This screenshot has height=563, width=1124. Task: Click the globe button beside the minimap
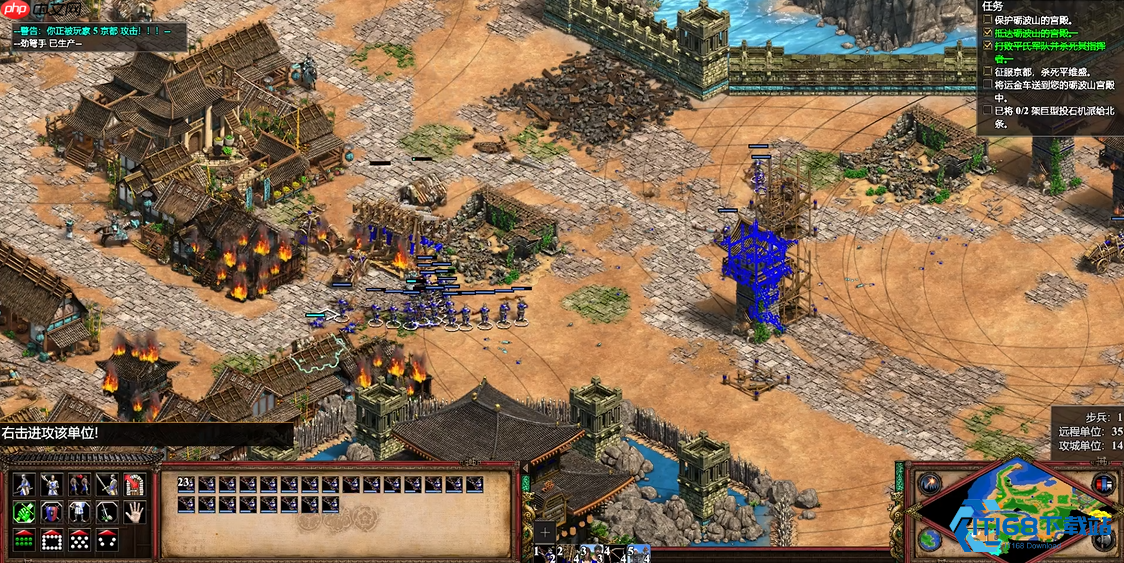coord(930,539)
